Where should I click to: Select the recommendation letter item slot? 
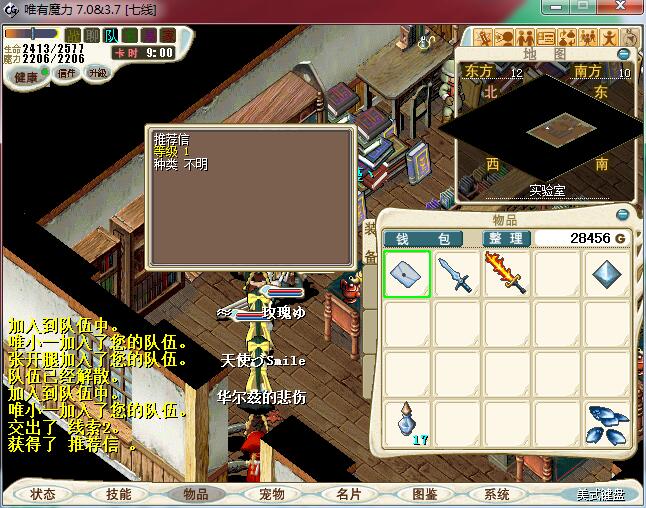407,274
